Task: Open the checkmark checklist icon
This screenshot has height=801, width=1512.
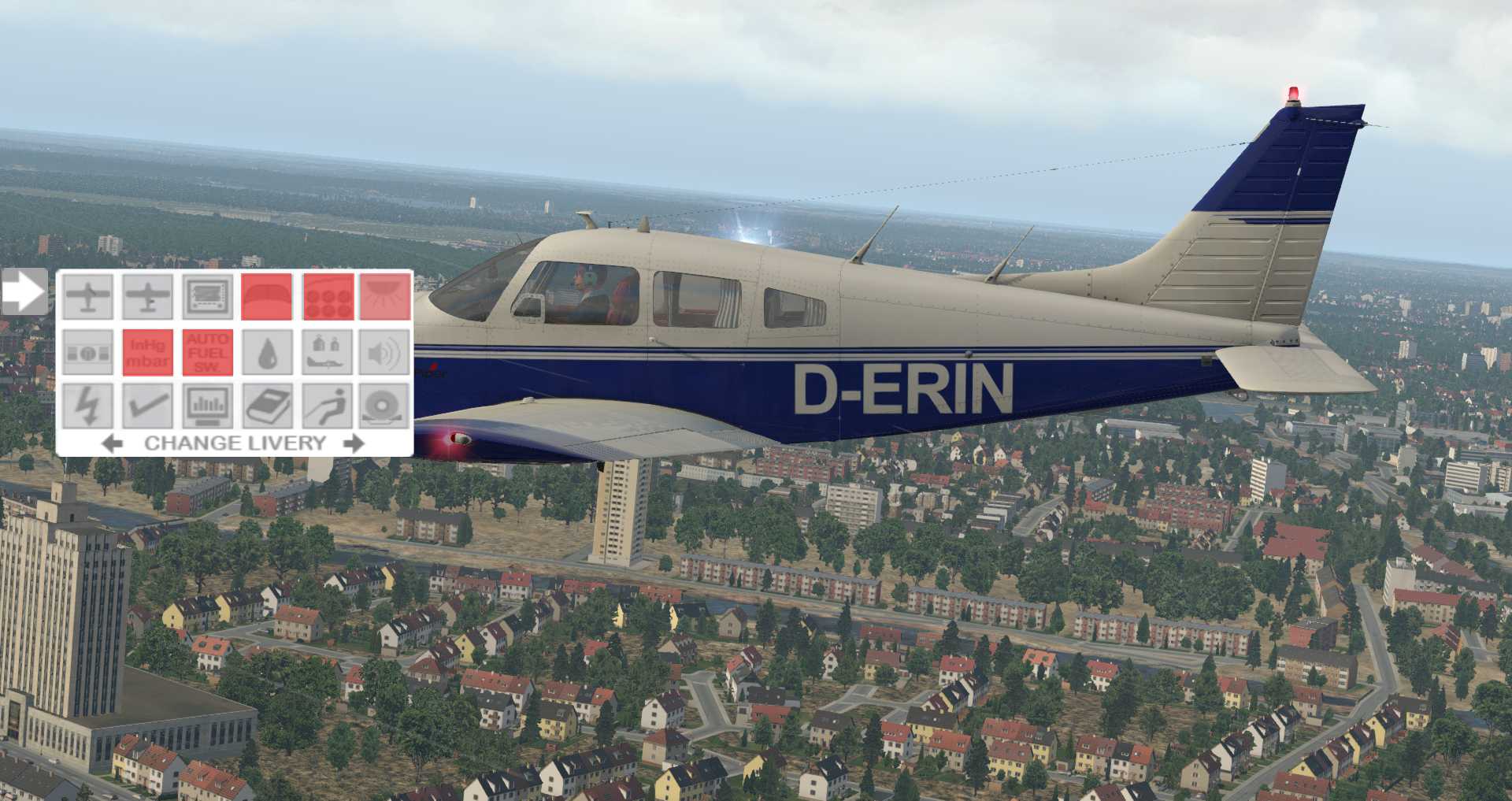Action: [147, 406]
